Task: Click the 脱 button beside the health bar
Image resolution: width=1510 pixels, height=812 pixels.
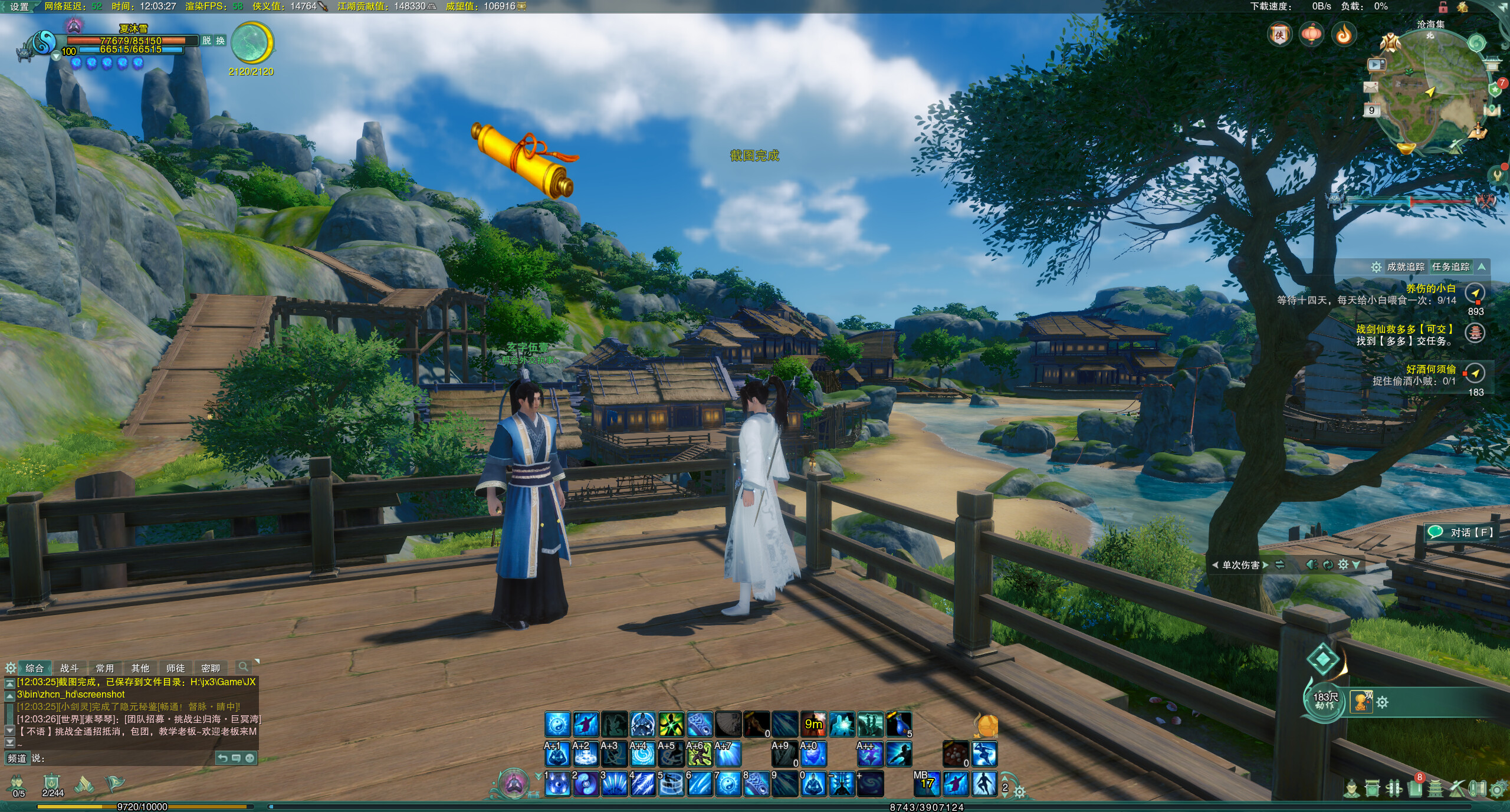Action: (x=206, y=41)
